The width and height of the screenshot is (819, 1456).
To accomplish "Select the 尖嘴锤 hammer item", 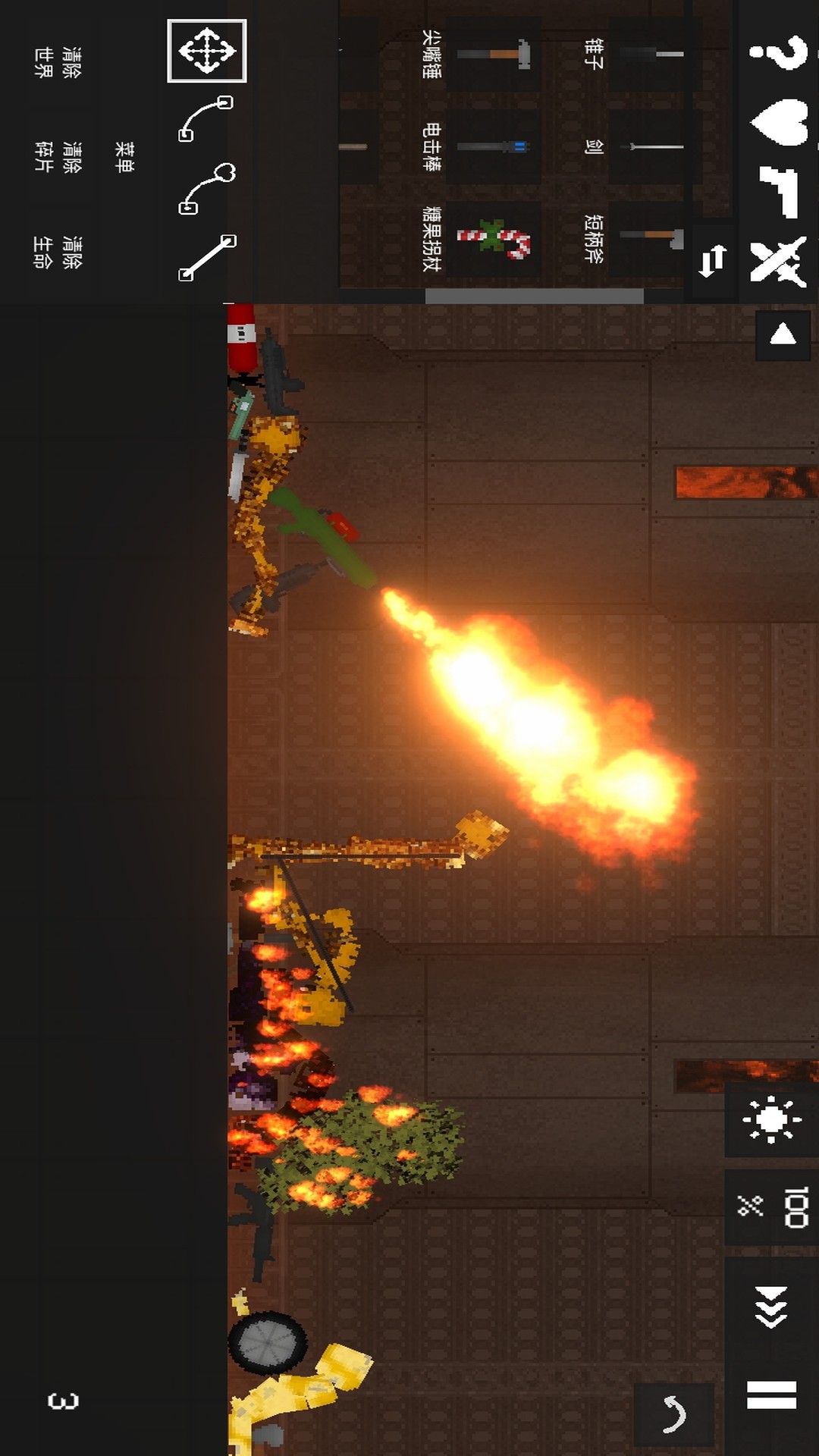I will pyautogui.click(x=493, y=55).
